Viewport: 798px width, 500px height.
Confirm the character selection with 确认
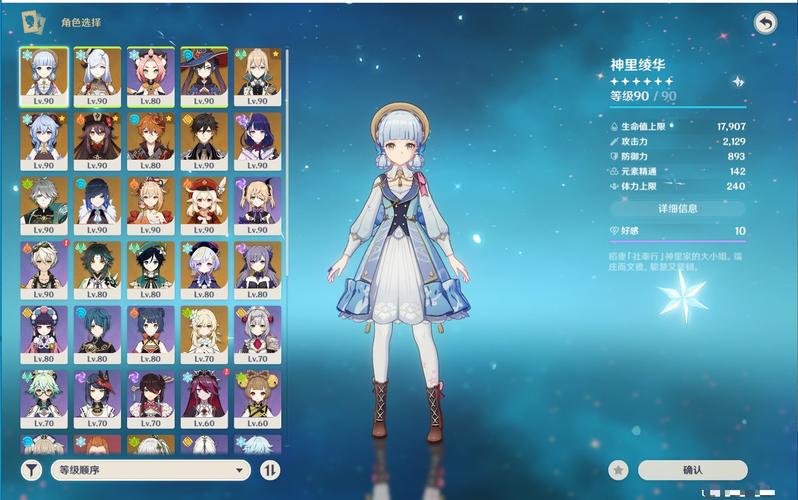(692, 469)
